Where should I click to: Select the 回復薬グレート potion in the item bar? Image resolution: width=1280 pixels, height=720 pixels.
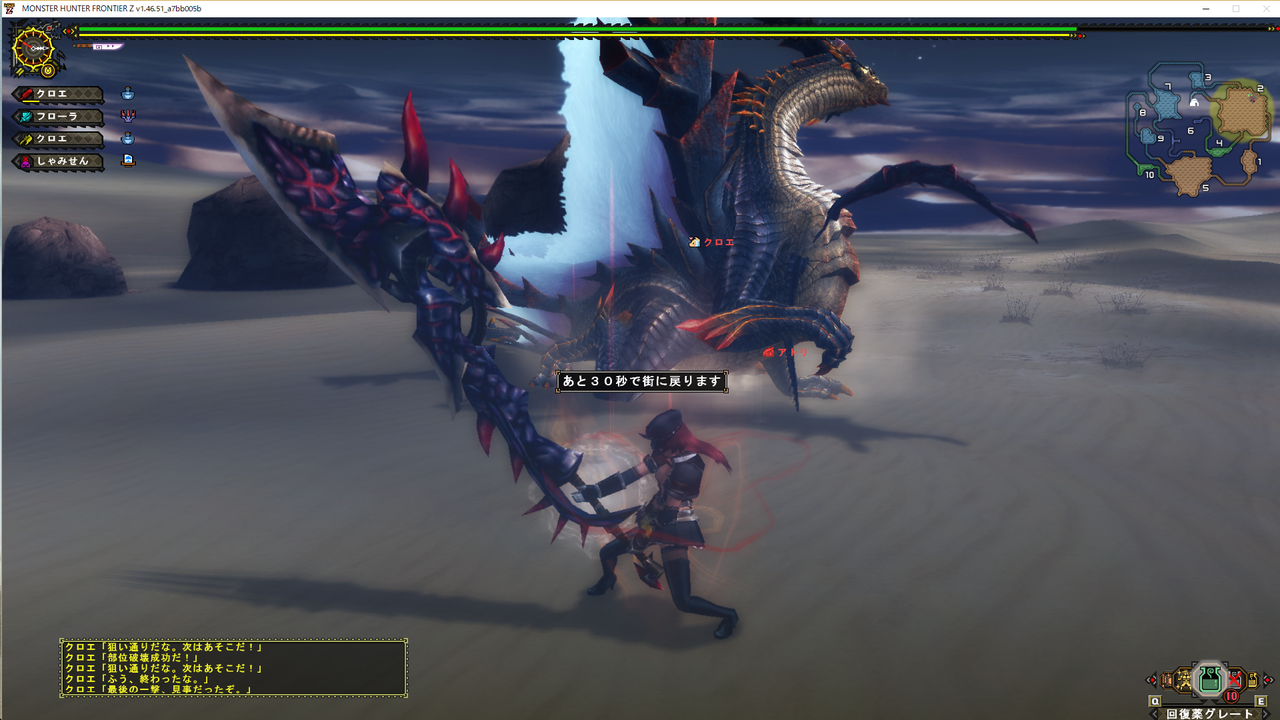[1209, 680]
